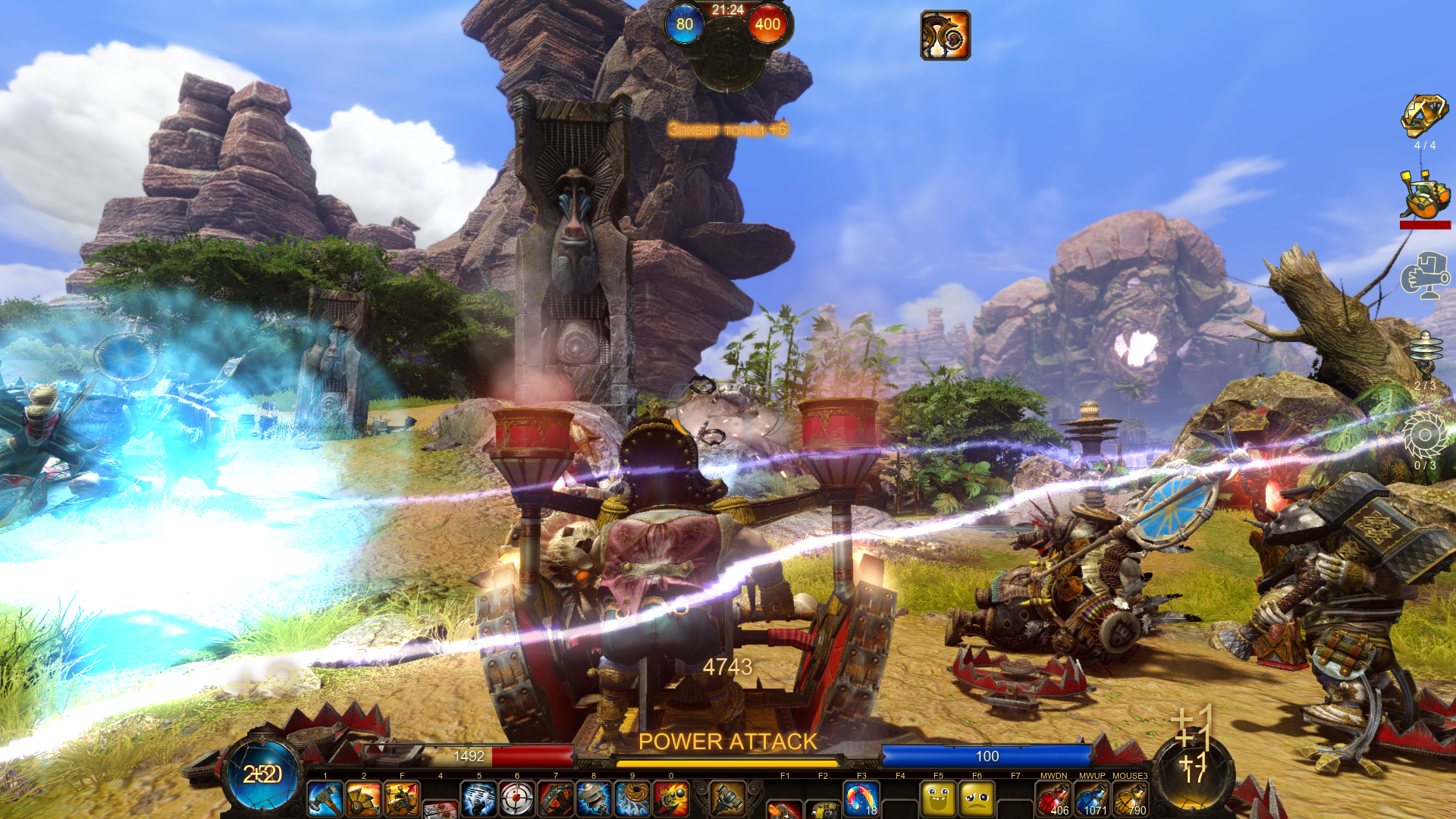Send the happy smiley emote
The image size is (1456, 819).
pyautogui.click(x=938, y=799)
